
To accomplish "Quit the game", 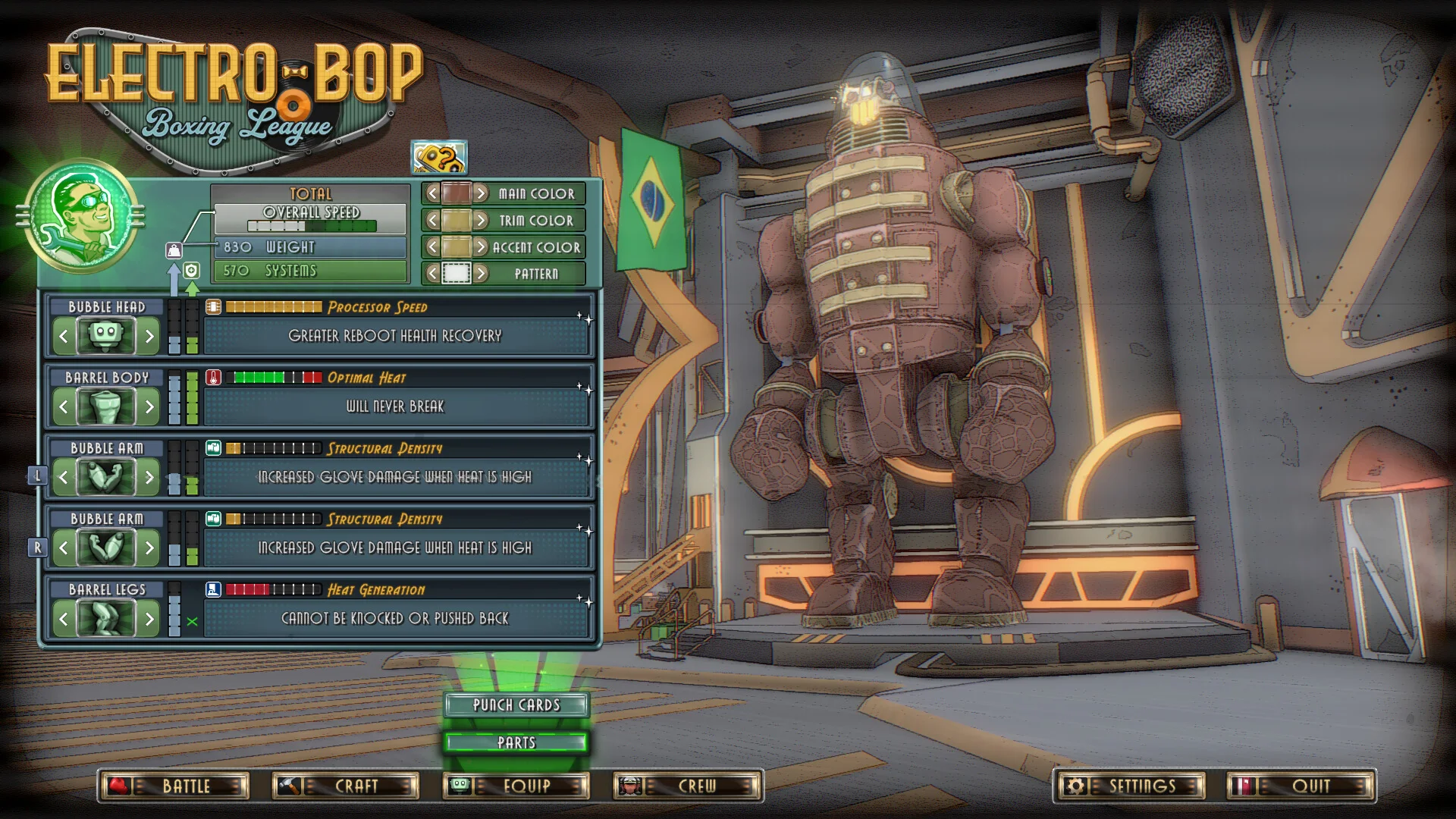I will 1301,786.
